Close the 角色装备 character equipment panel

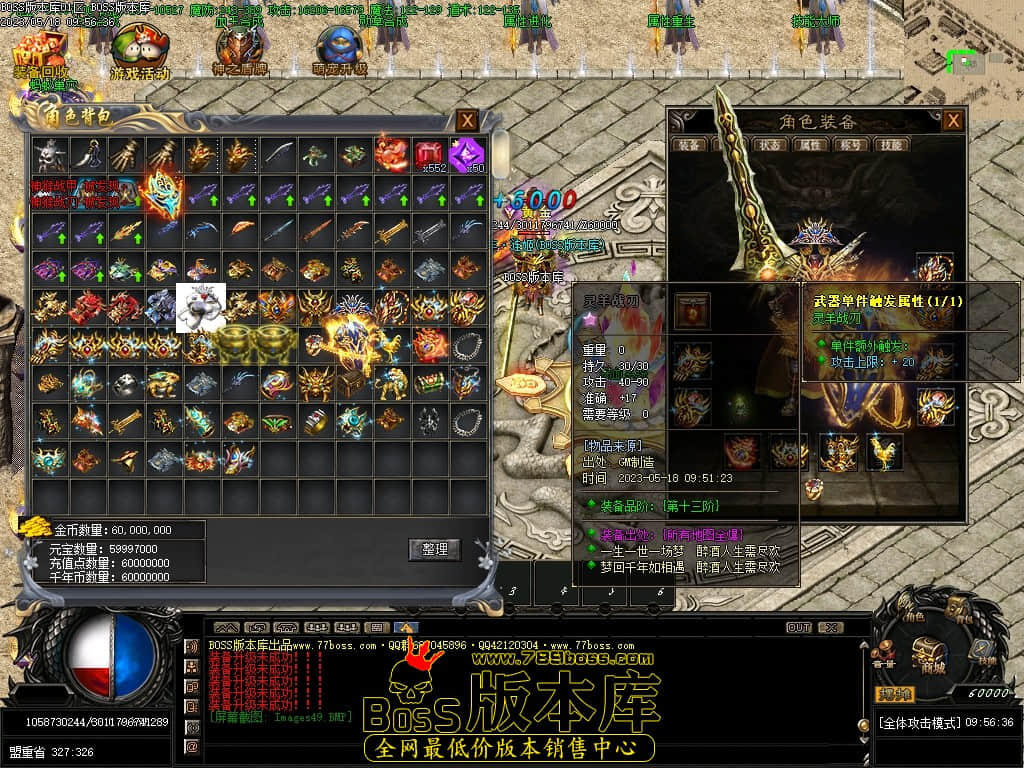point(954,120)
